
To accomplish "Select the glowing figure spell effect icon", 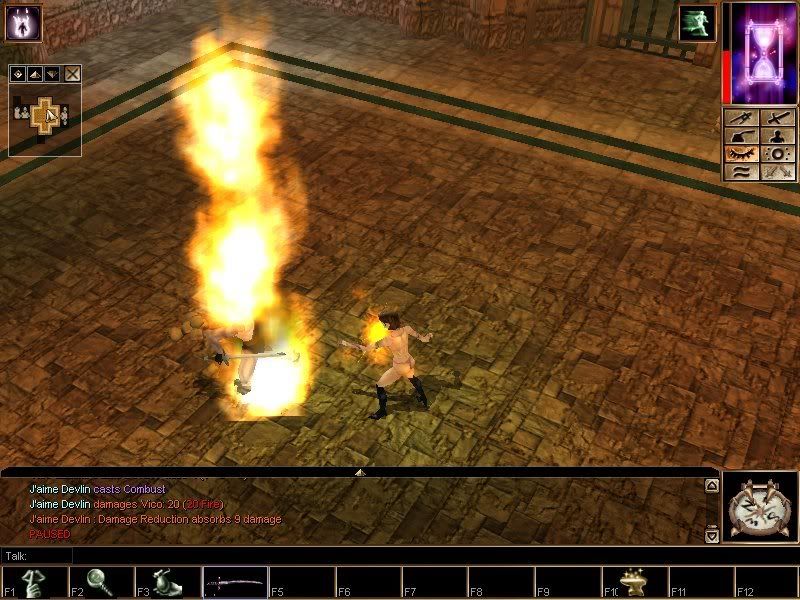I will coord(22,22).
